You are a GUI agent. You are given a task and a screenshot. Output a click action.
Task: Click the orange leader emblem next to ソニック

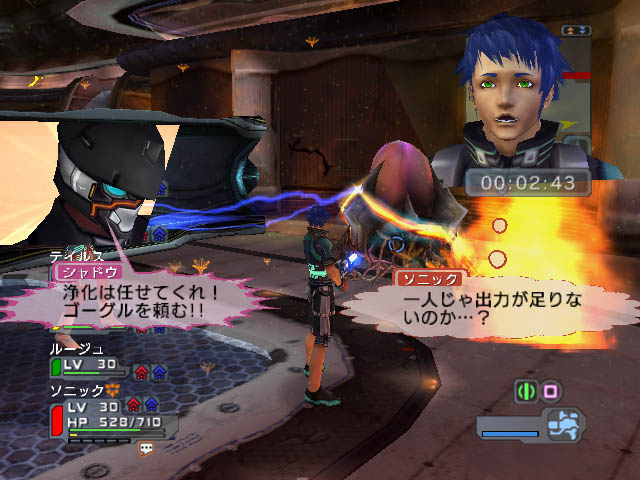click(113, 389)
